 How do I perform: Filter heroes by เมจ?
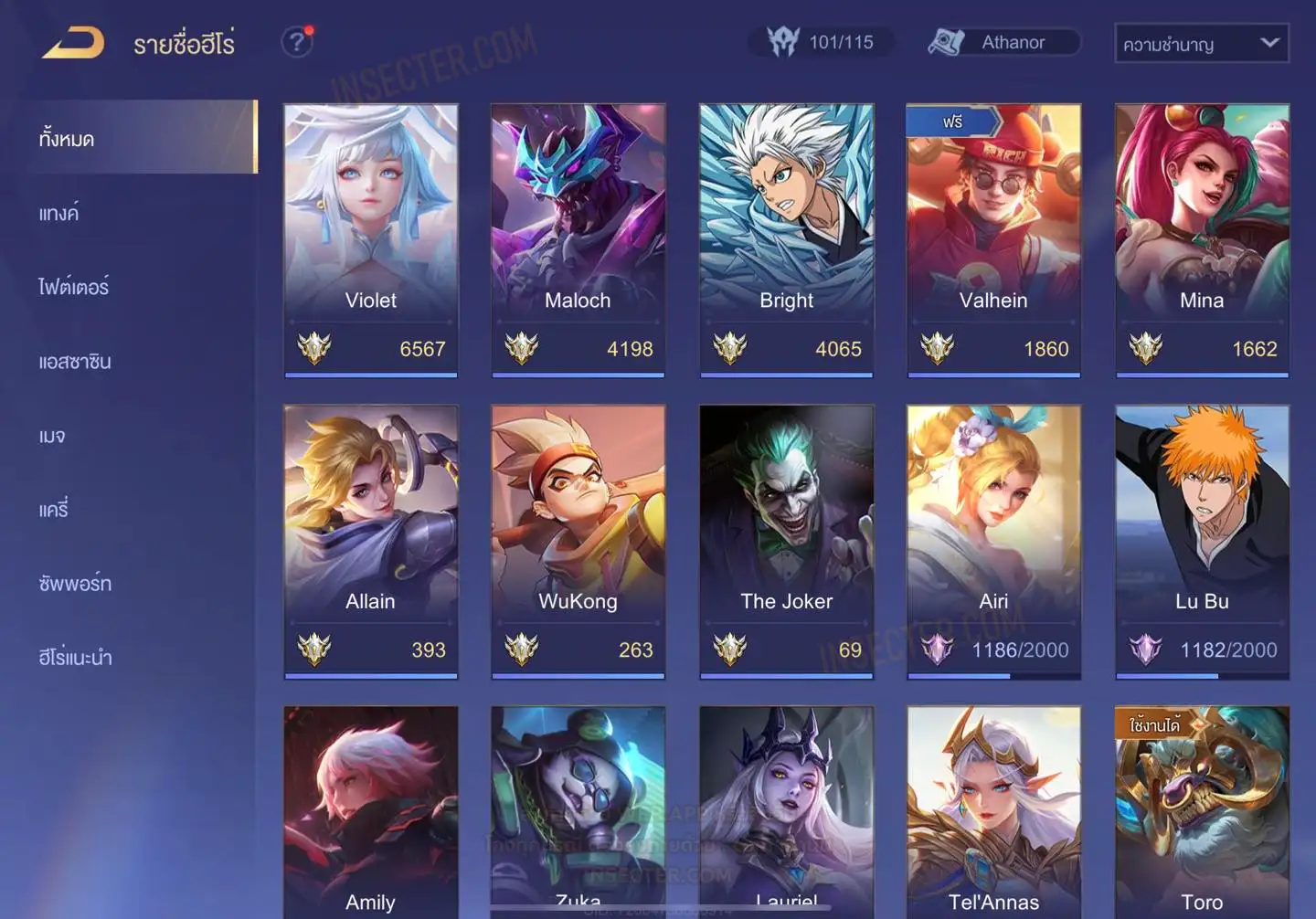(53, 435)
